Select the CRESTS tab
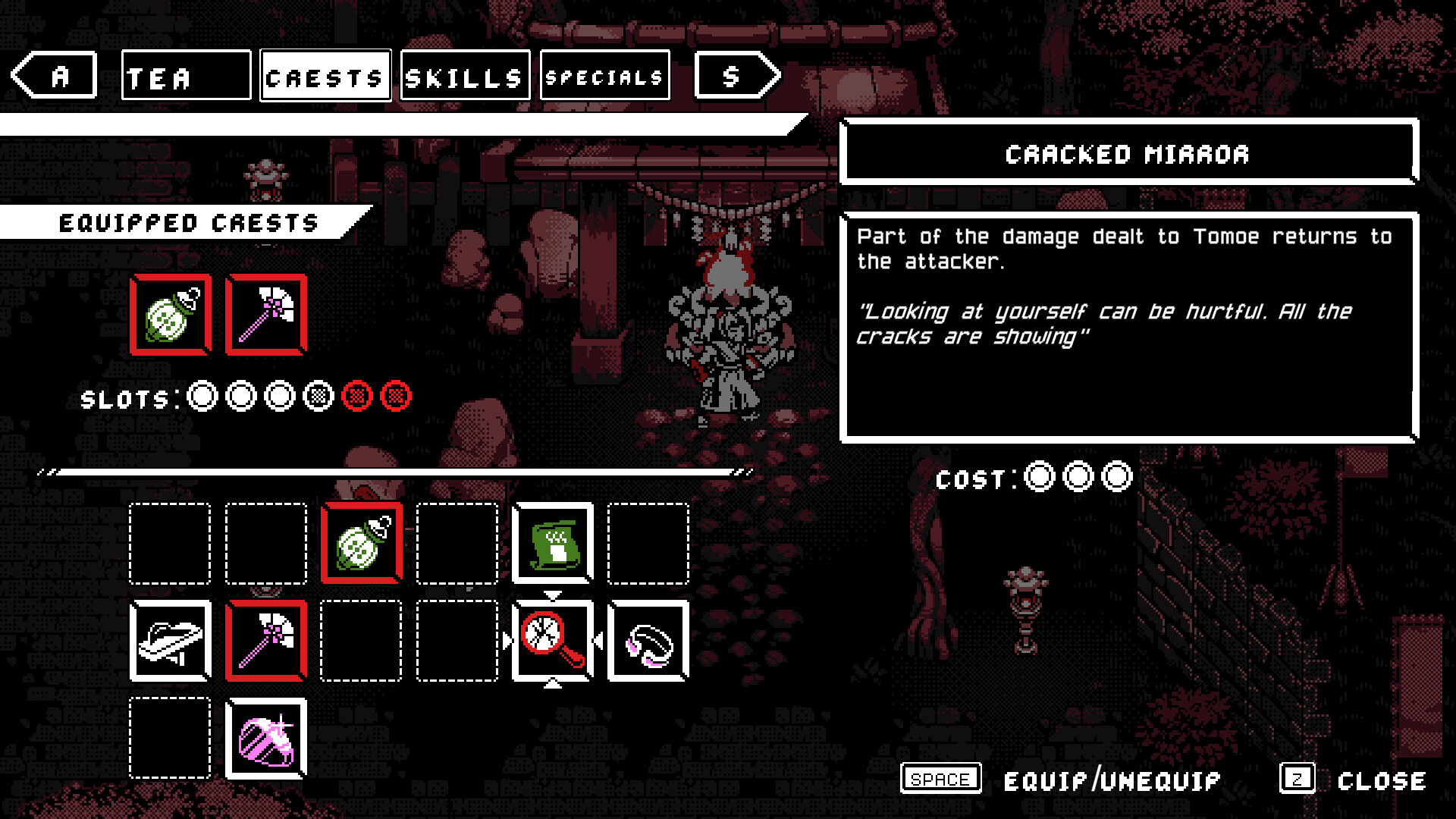Screen dimensions: 1456x819 (x=325, y=75)
